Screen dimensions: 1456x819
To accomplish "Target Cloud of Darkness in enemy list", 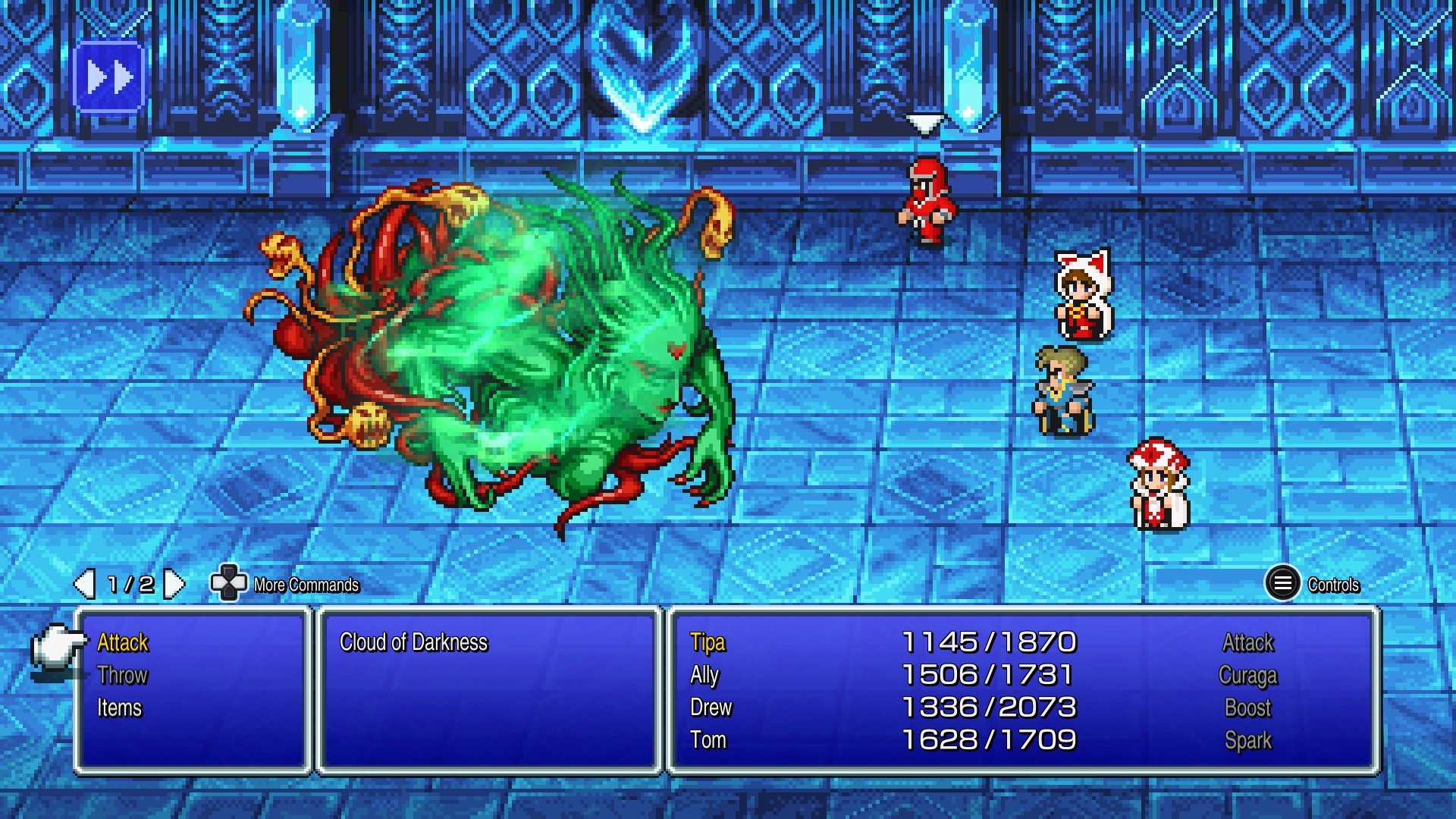I will click(413, 643).
